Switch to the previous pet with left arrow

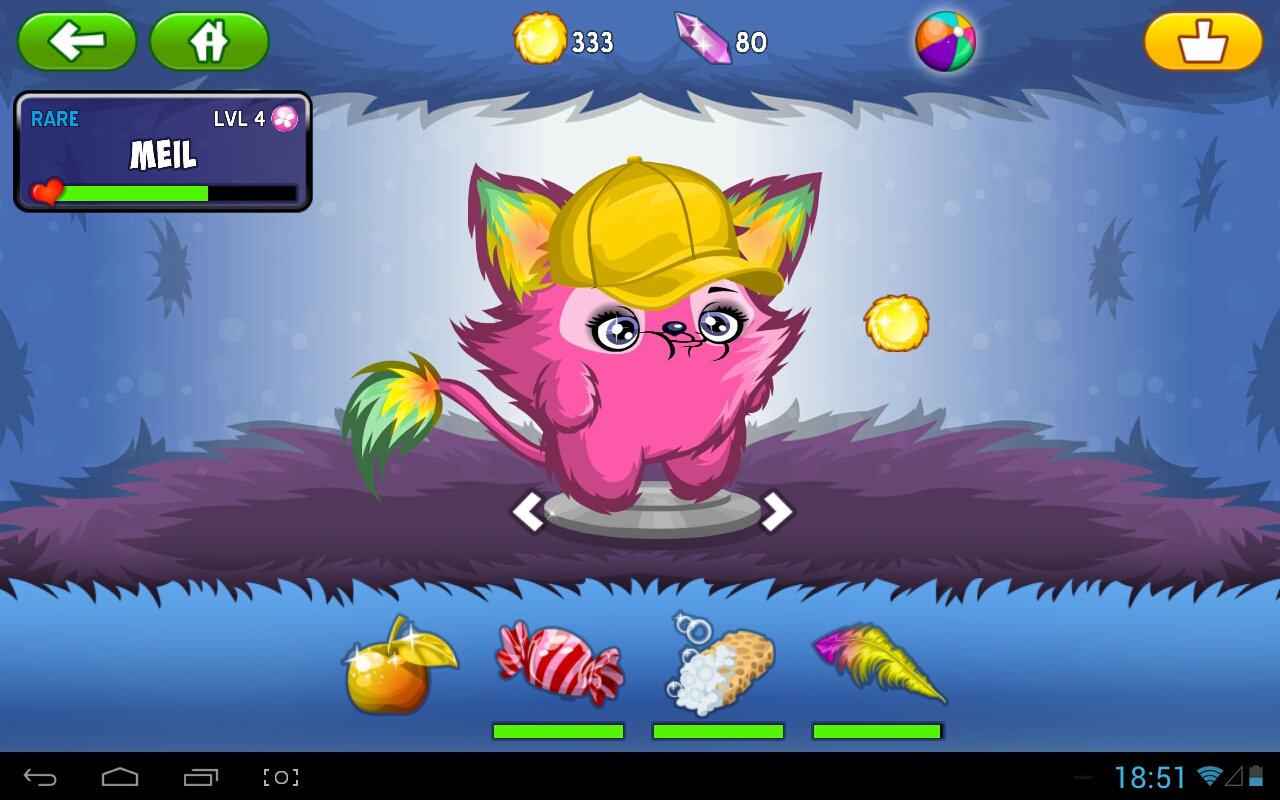point(530,511)
